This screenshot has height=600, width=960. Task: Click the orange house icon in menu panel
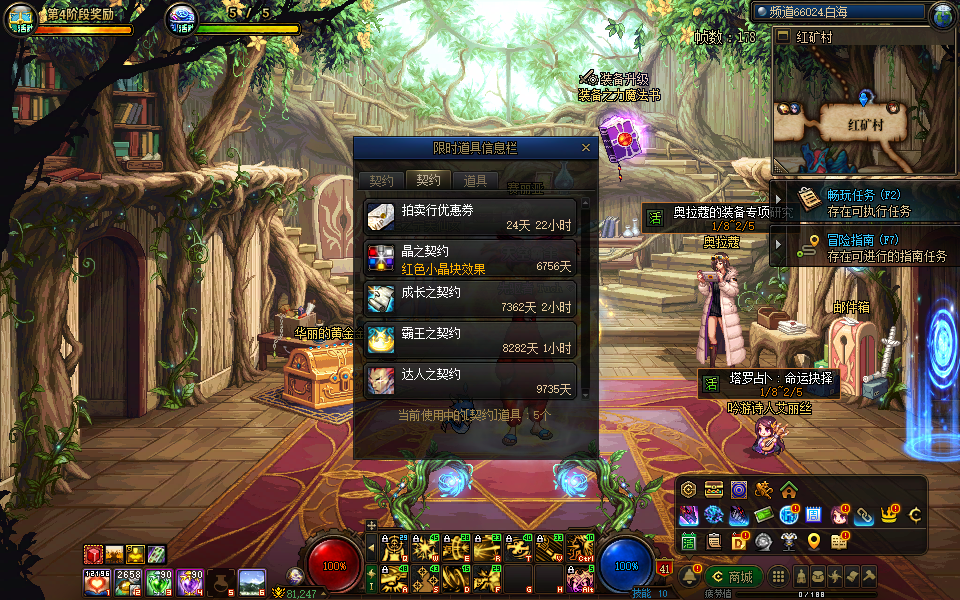[x=789, y=490]
